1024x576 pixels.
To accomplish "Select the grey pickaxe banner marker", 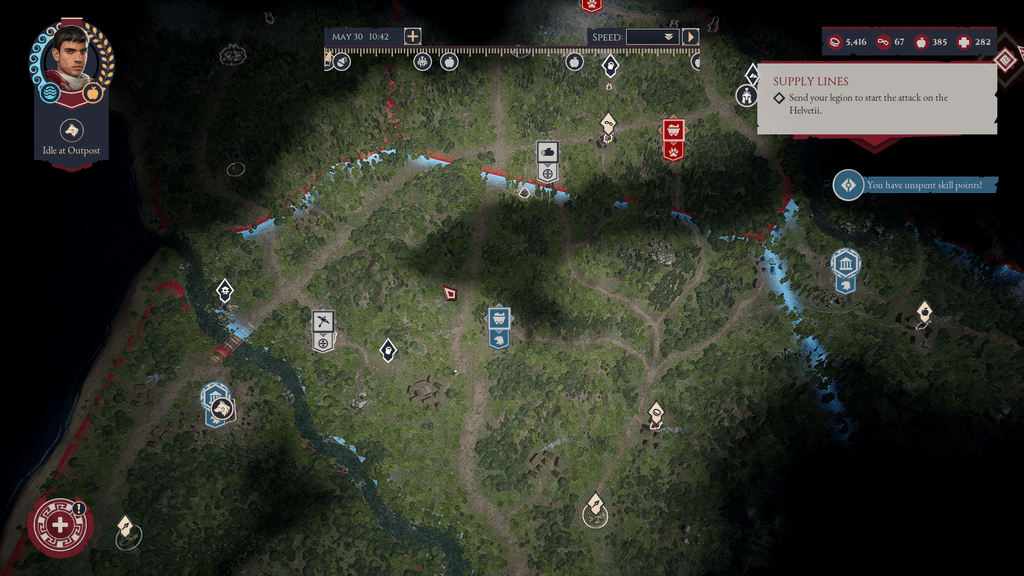I will pyautogui.click(x=322, y=330).
